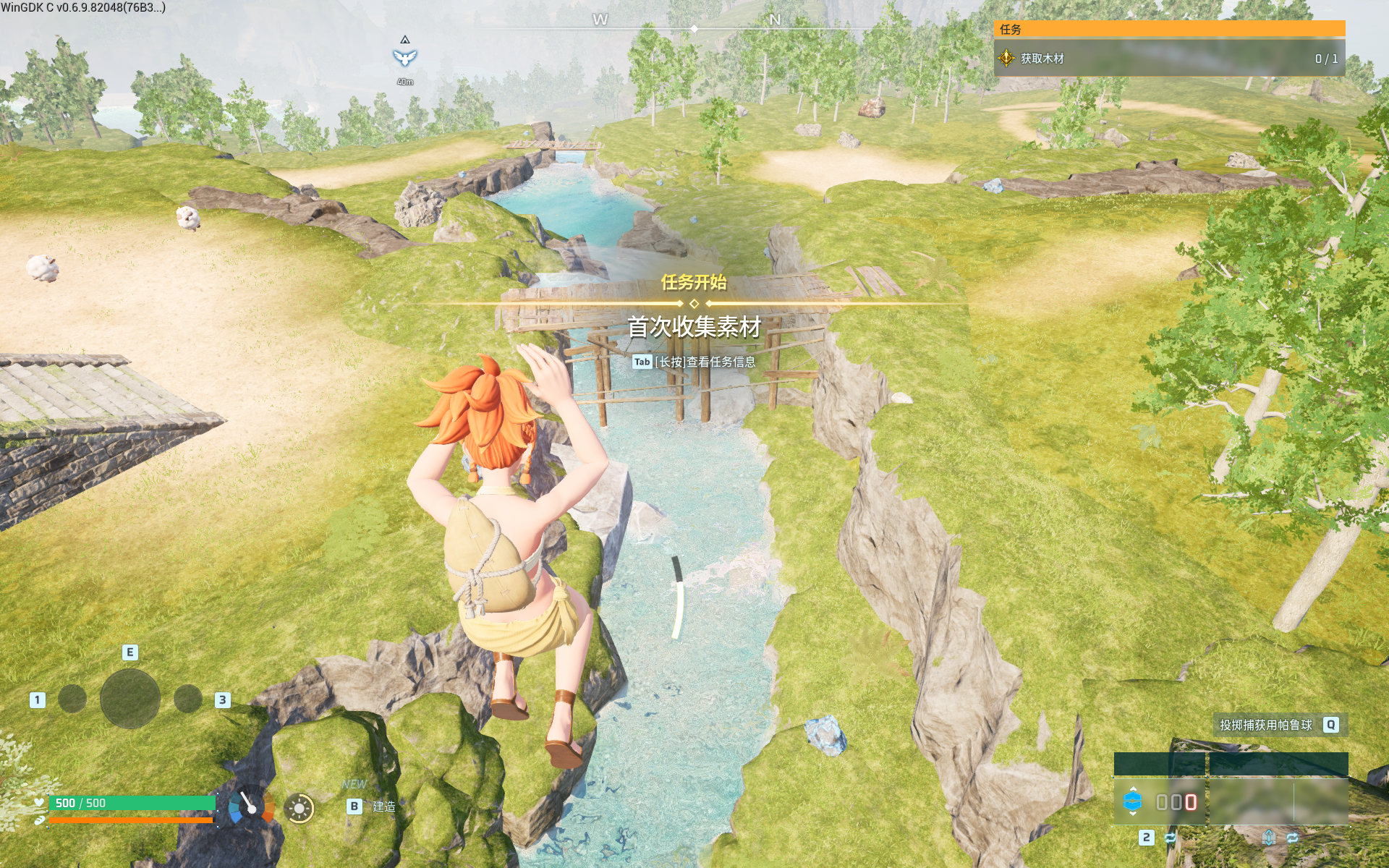Click the swap arrows beside sphere slot
This screenshot has width=1389, height=868.
1170,838
